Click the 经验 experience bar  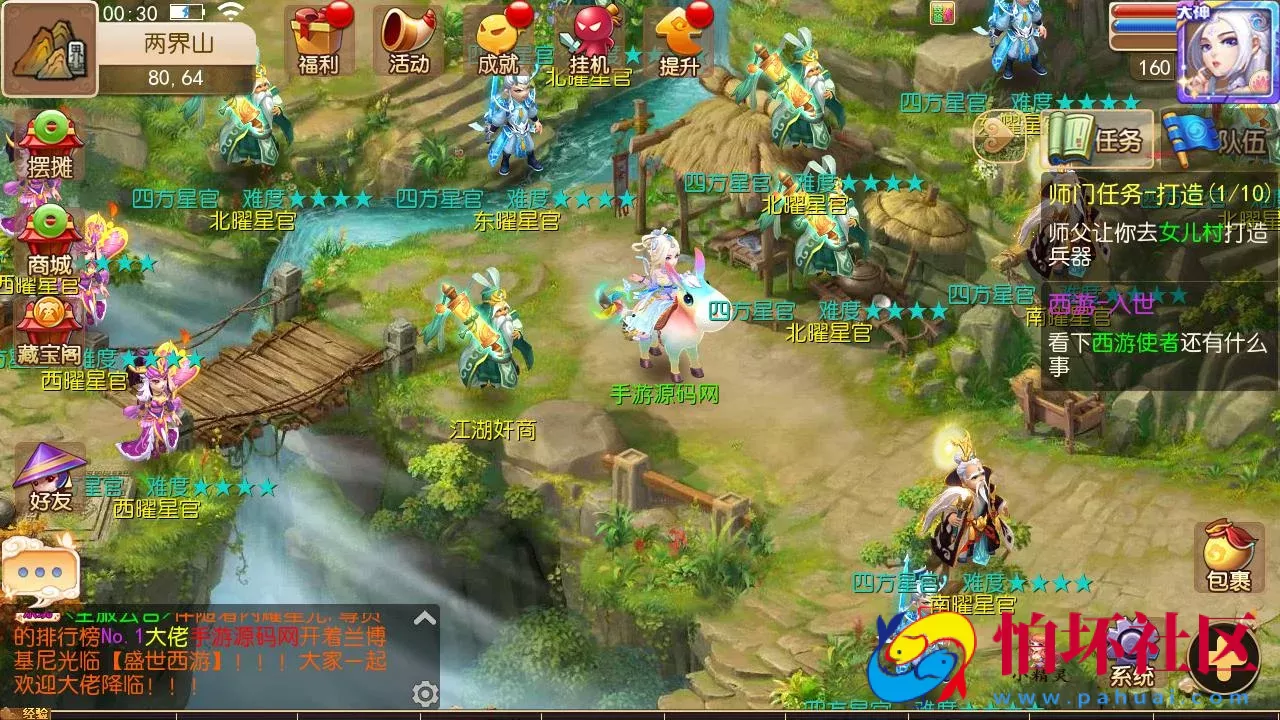(x=35, y=713)
